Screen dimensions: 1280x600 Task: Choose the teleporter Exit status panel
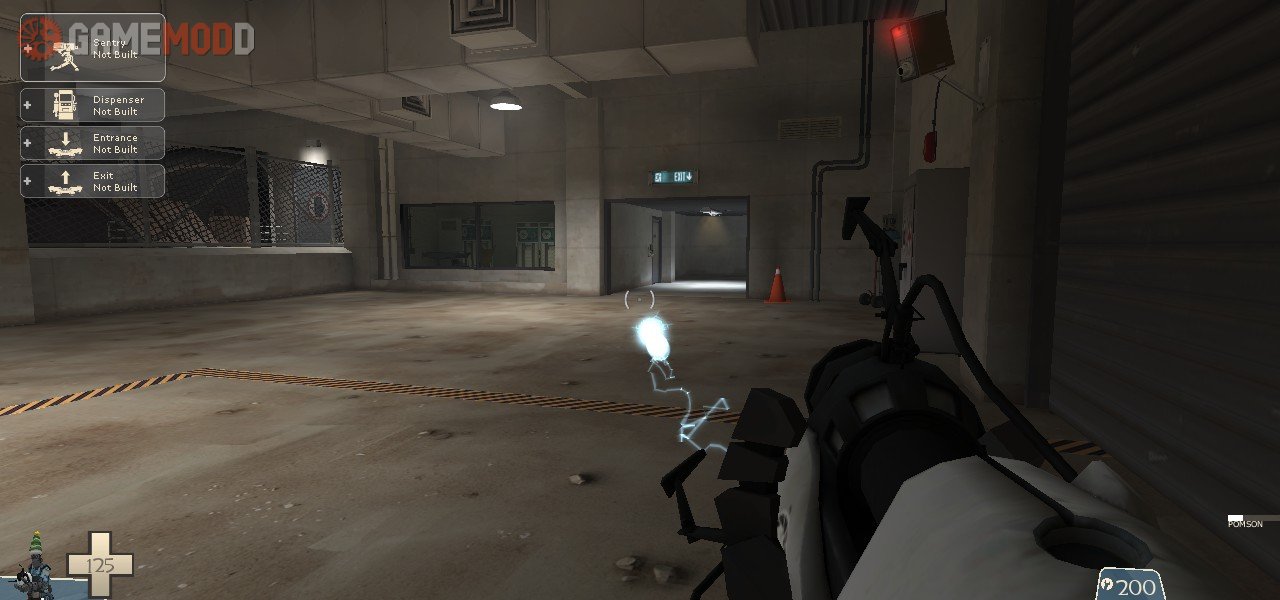pos(93,181)
